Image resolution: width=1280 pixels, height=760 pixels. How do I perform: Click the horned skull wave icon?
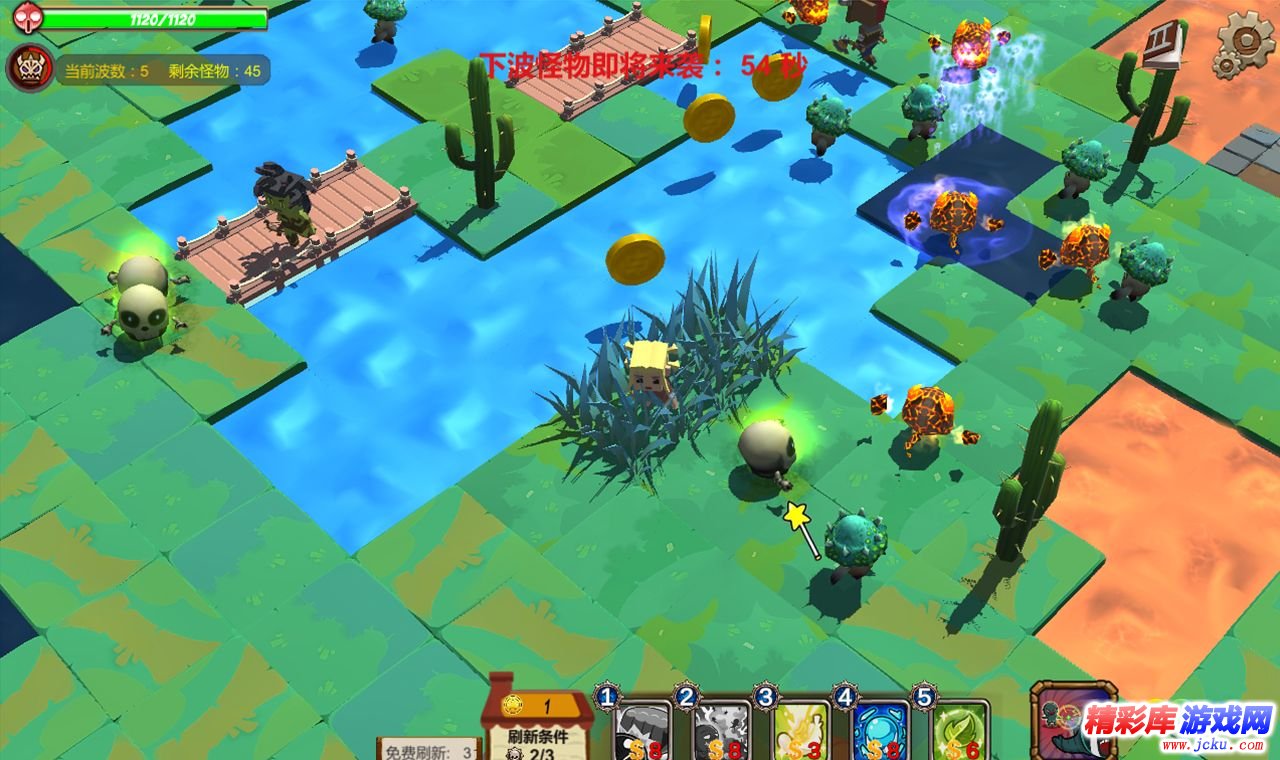[x=29, y=68]
